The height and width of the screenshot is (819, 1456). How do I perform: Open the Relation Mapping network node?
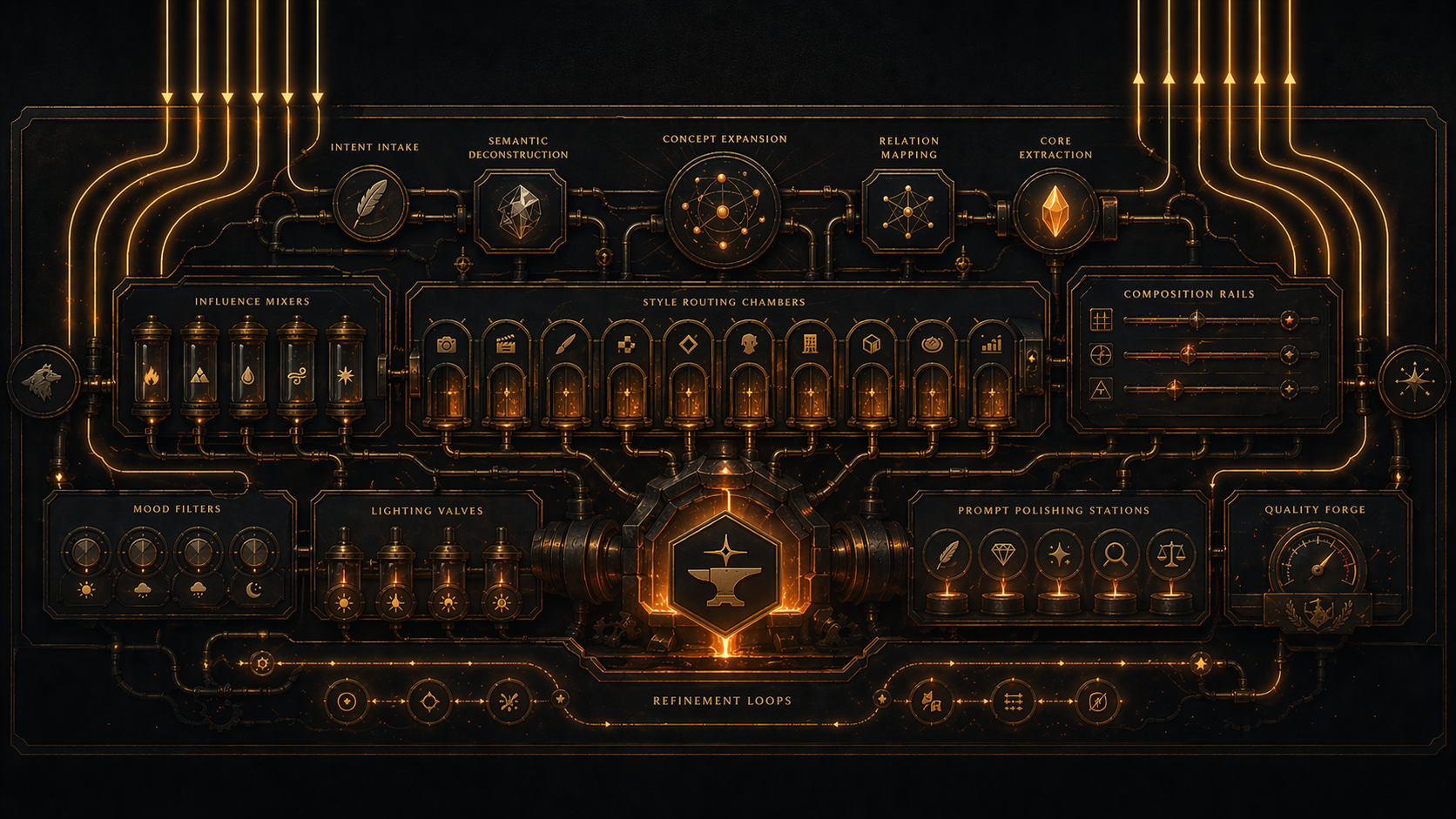907,211
